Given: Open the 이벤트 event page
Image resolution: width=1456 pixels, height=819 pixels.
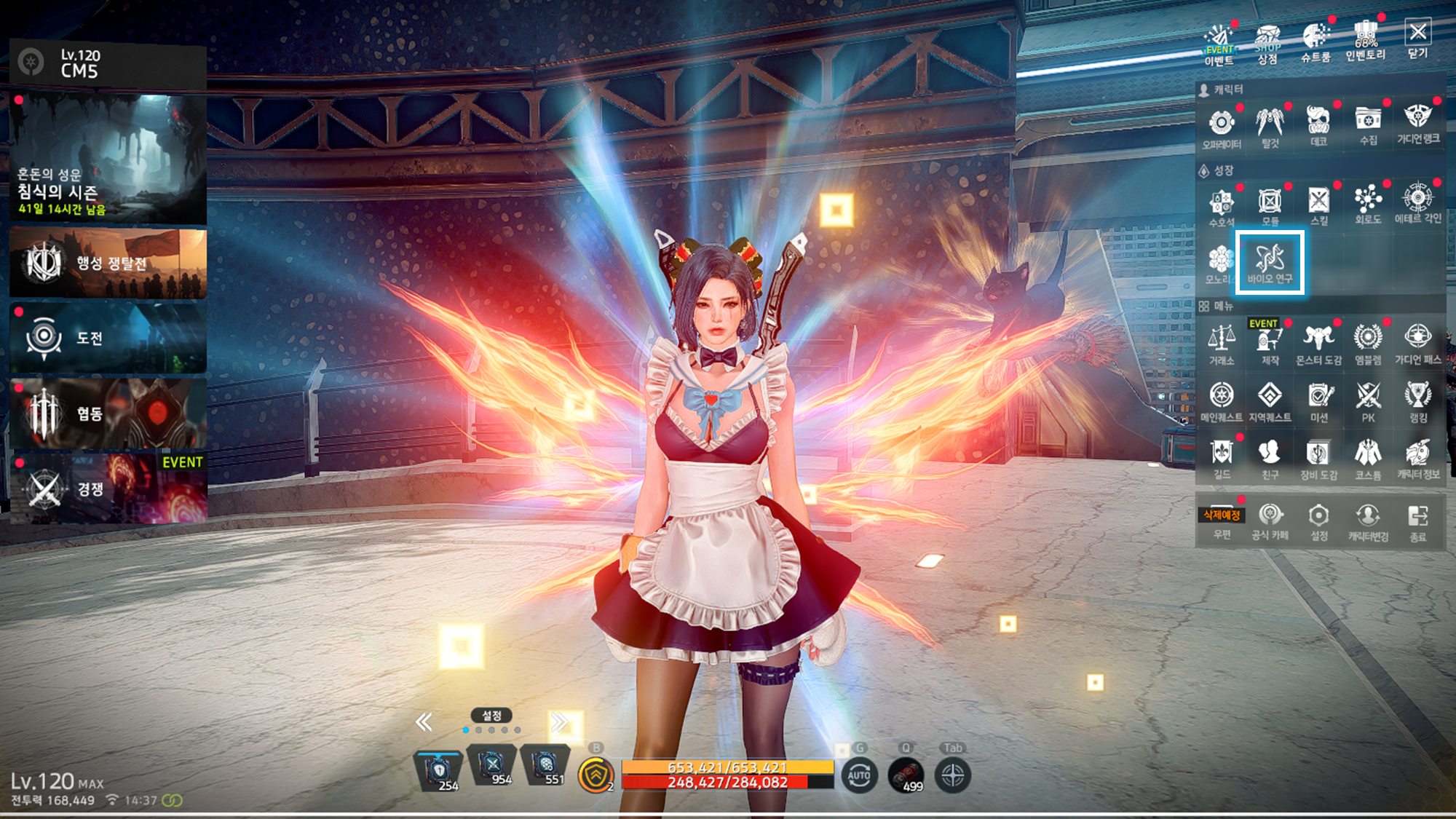Looking at the screenshot, I should pyautogui.click(x=1219, y=44).
